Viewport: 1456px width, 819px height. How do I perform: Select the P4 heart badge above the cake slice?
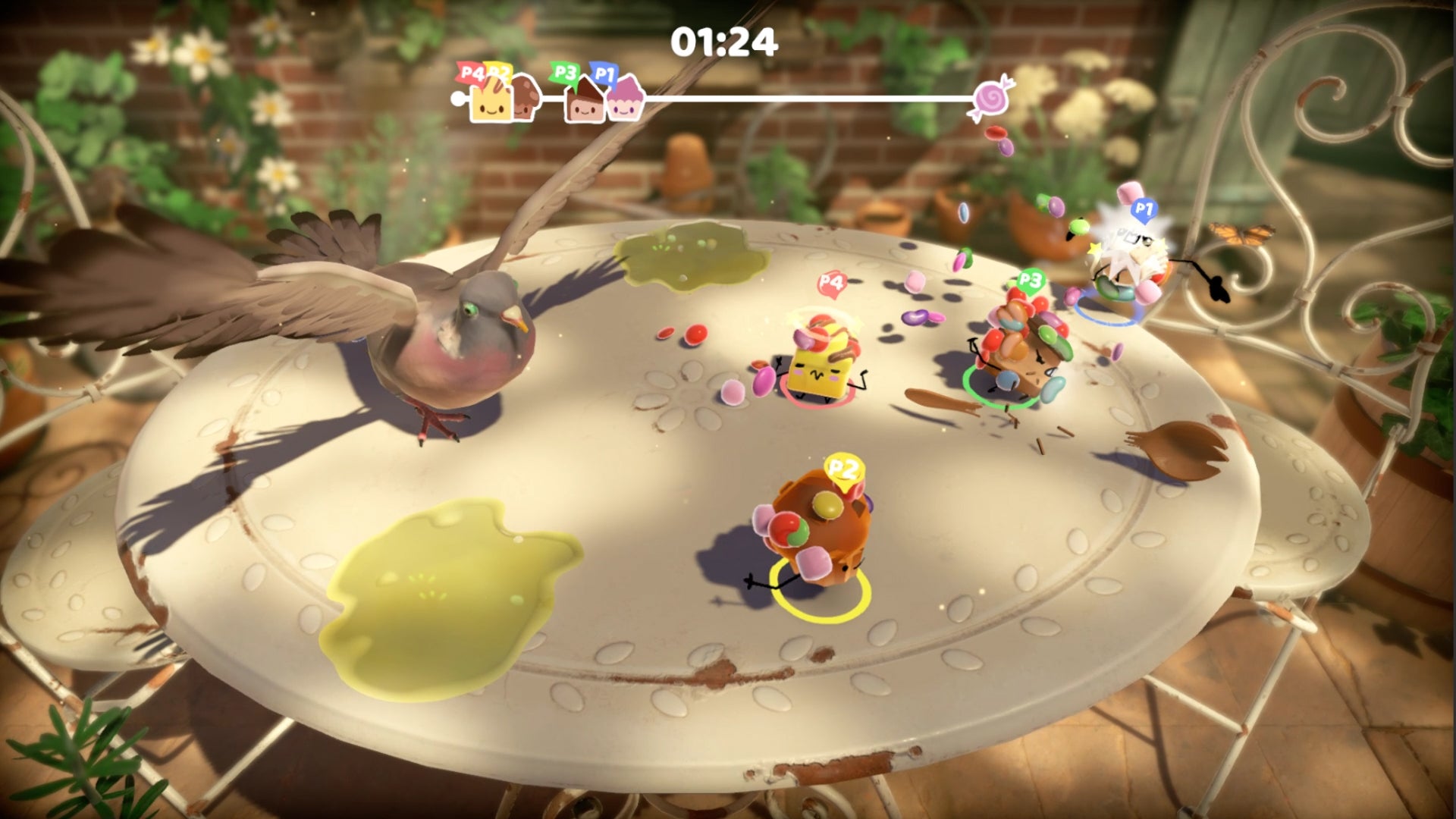coord(832,283)
